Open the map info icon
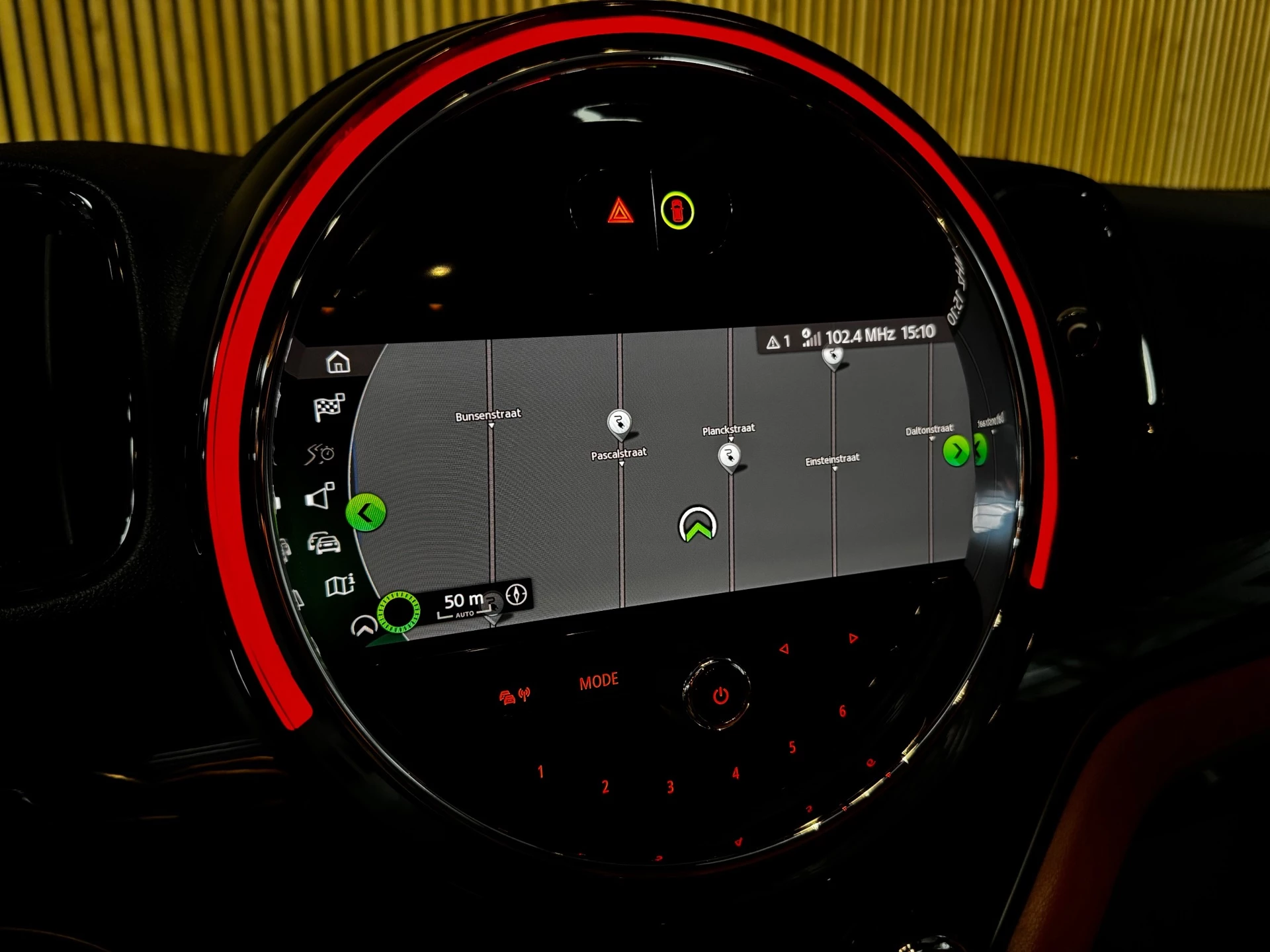1270x952 pixels. [340, 585]
